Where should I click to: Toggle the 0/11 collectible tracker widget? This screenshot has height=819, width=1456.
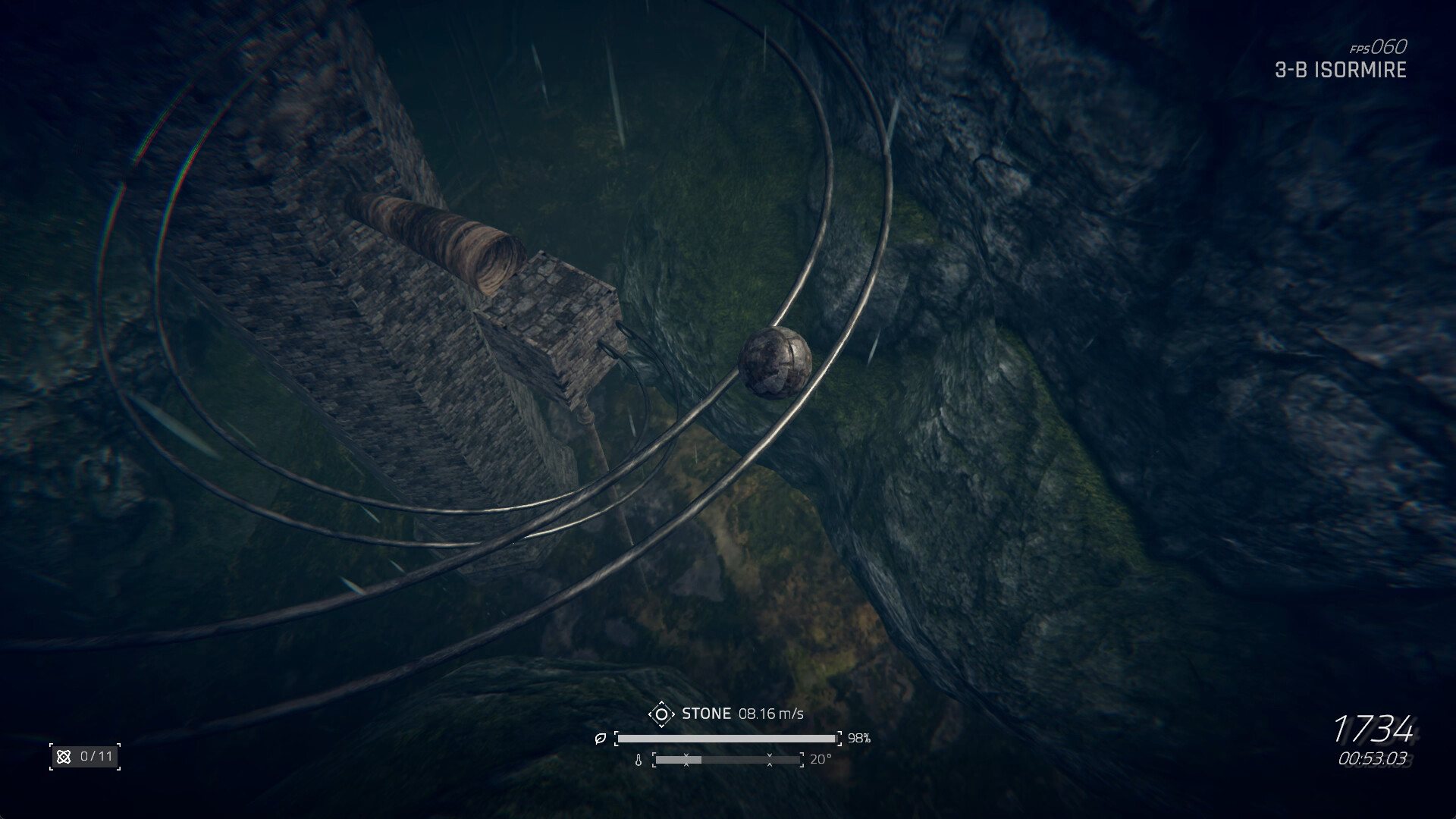pyautogui.click(x=83, y=755)
